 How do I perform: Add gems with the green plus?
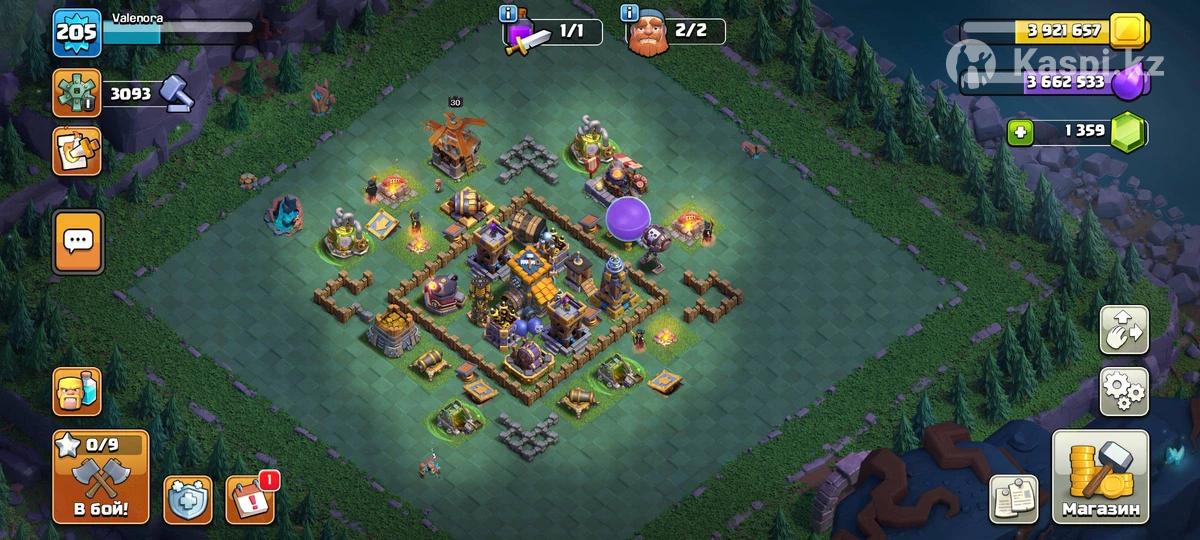click(1019, 133)
